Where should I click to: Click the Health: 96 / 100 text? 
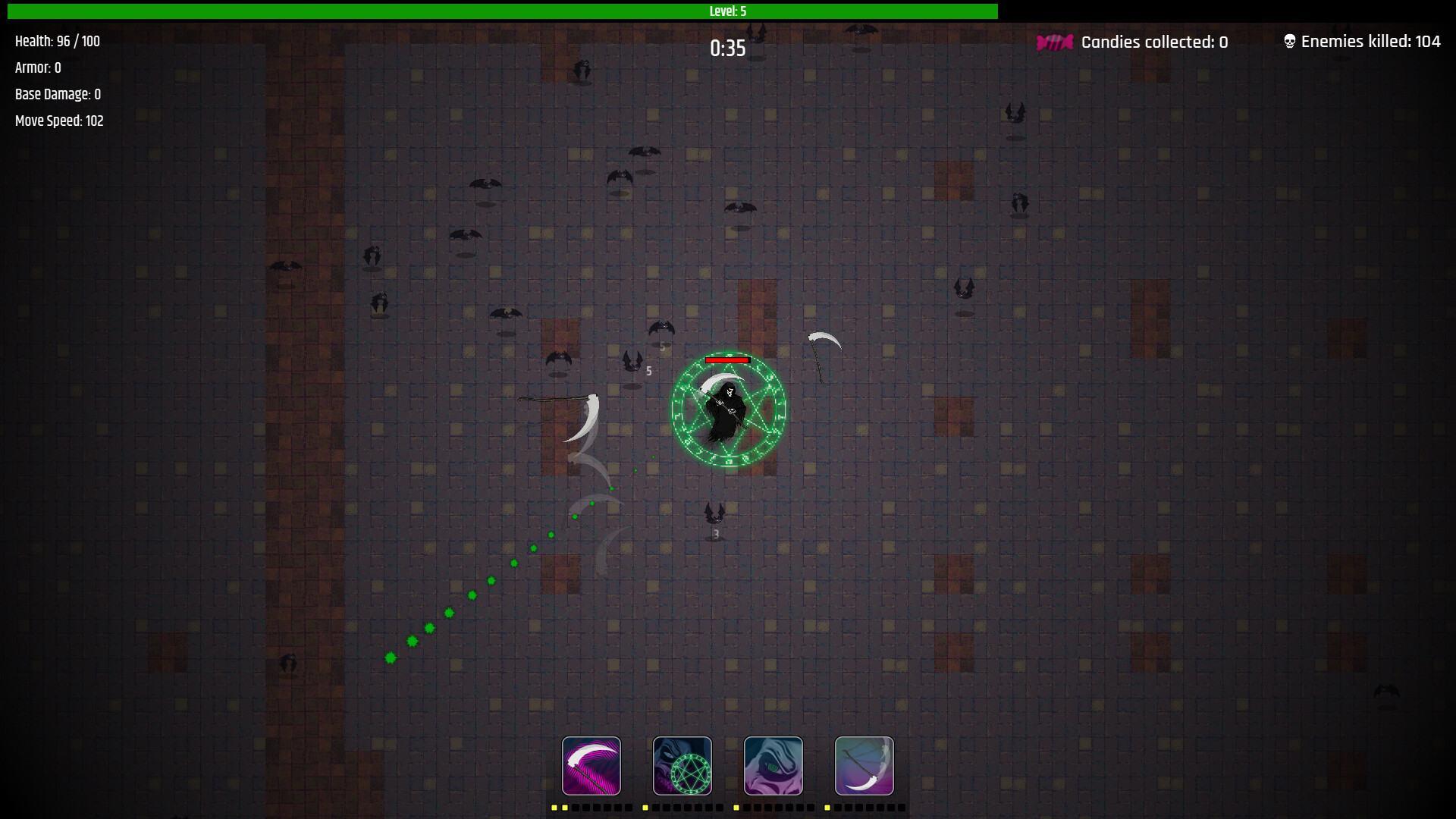57,42
